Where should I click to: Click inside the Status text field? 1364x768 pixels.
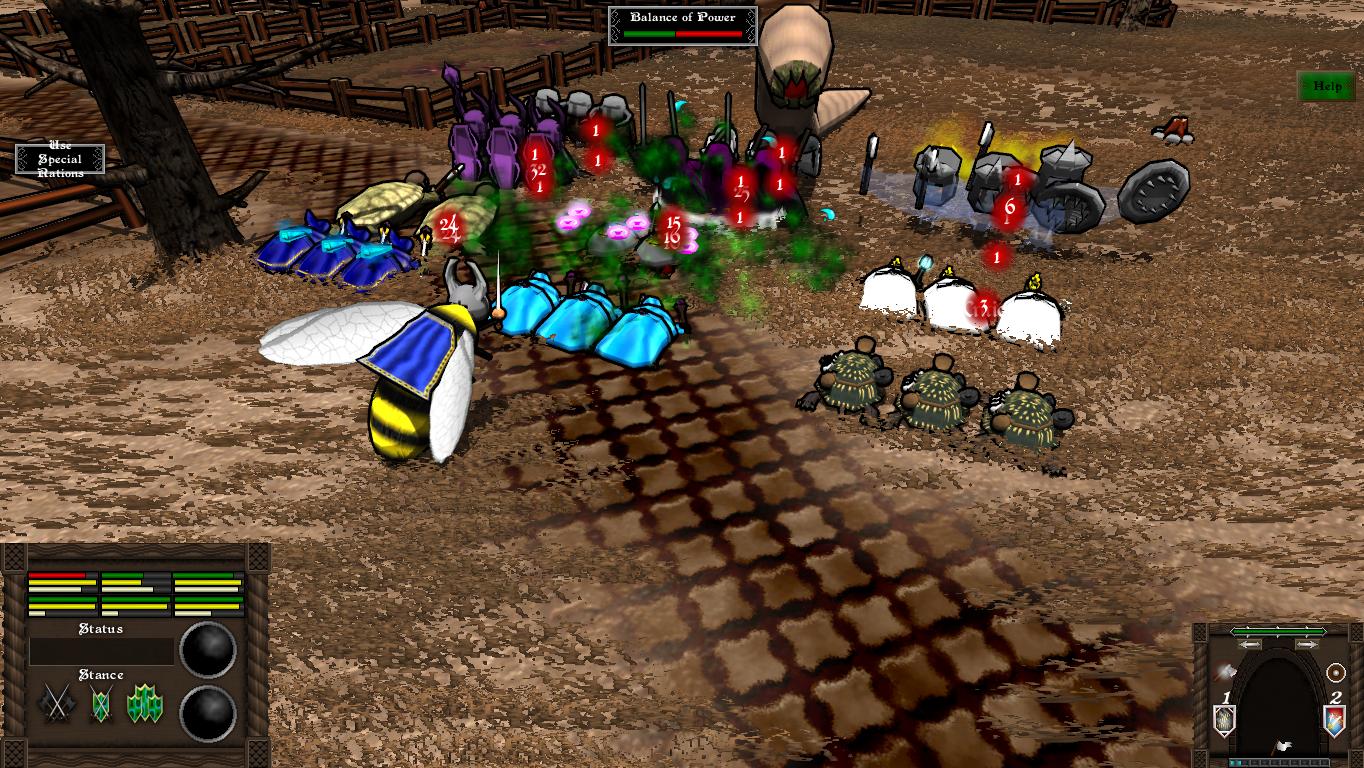[101, 649]
